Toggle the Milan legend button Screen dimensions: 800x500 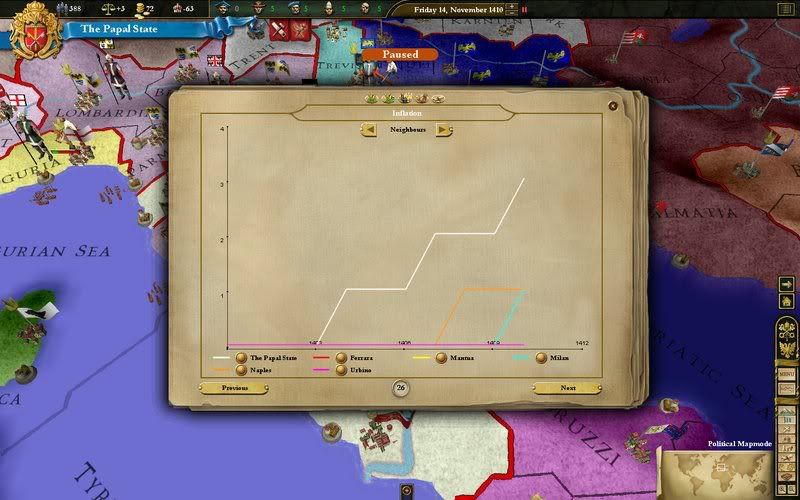541,357
